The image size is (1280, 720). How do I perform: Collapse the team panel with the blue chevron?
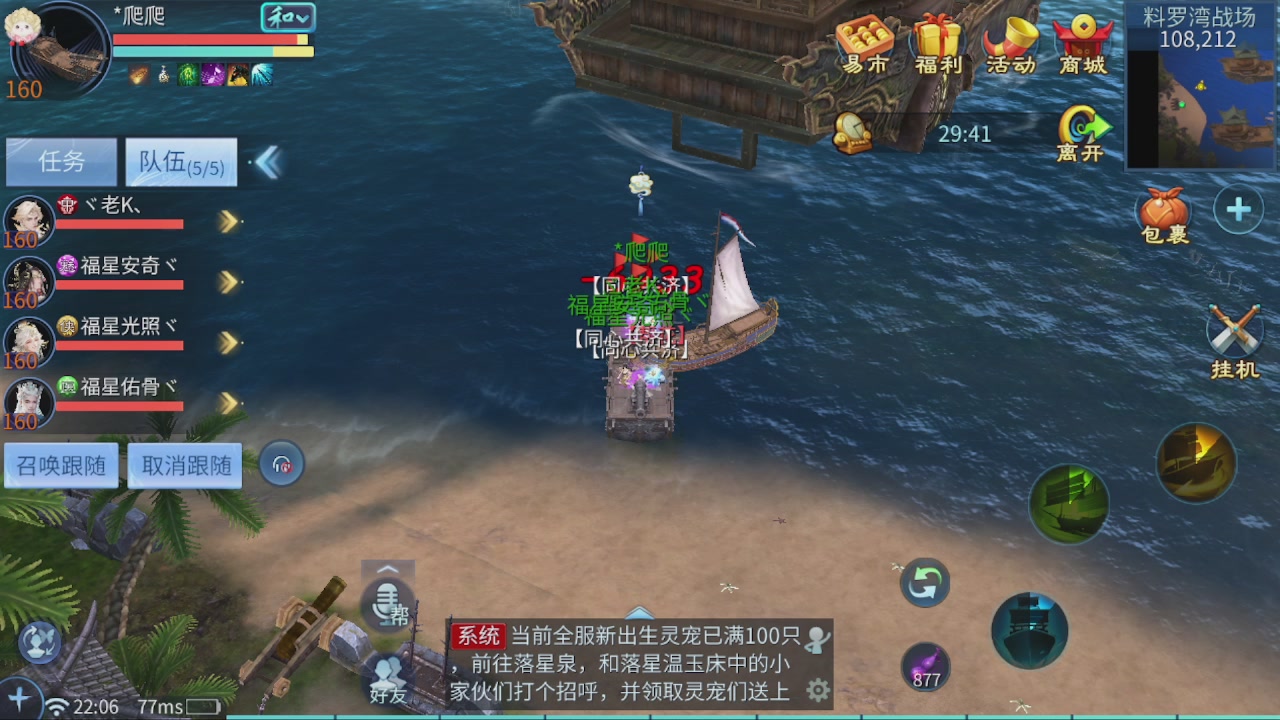[266, 160]
